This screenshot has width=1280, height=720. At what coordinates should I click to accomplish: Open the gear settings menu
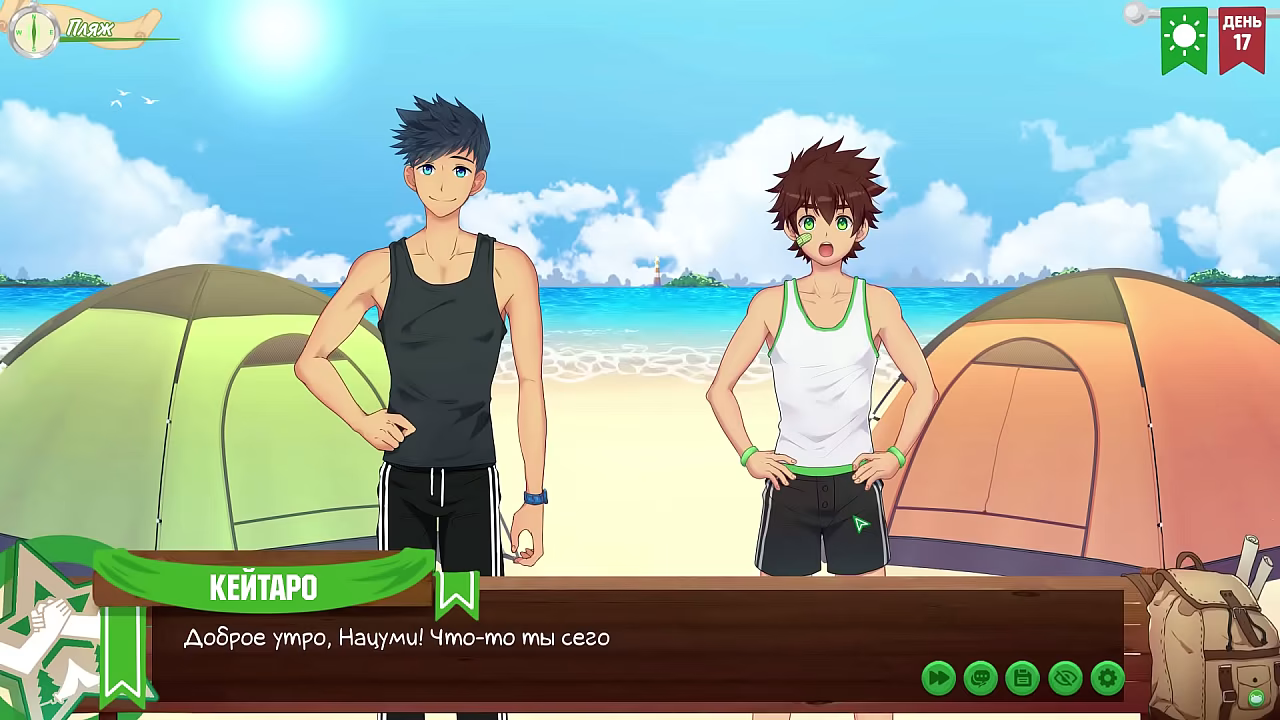(1107, 679)
